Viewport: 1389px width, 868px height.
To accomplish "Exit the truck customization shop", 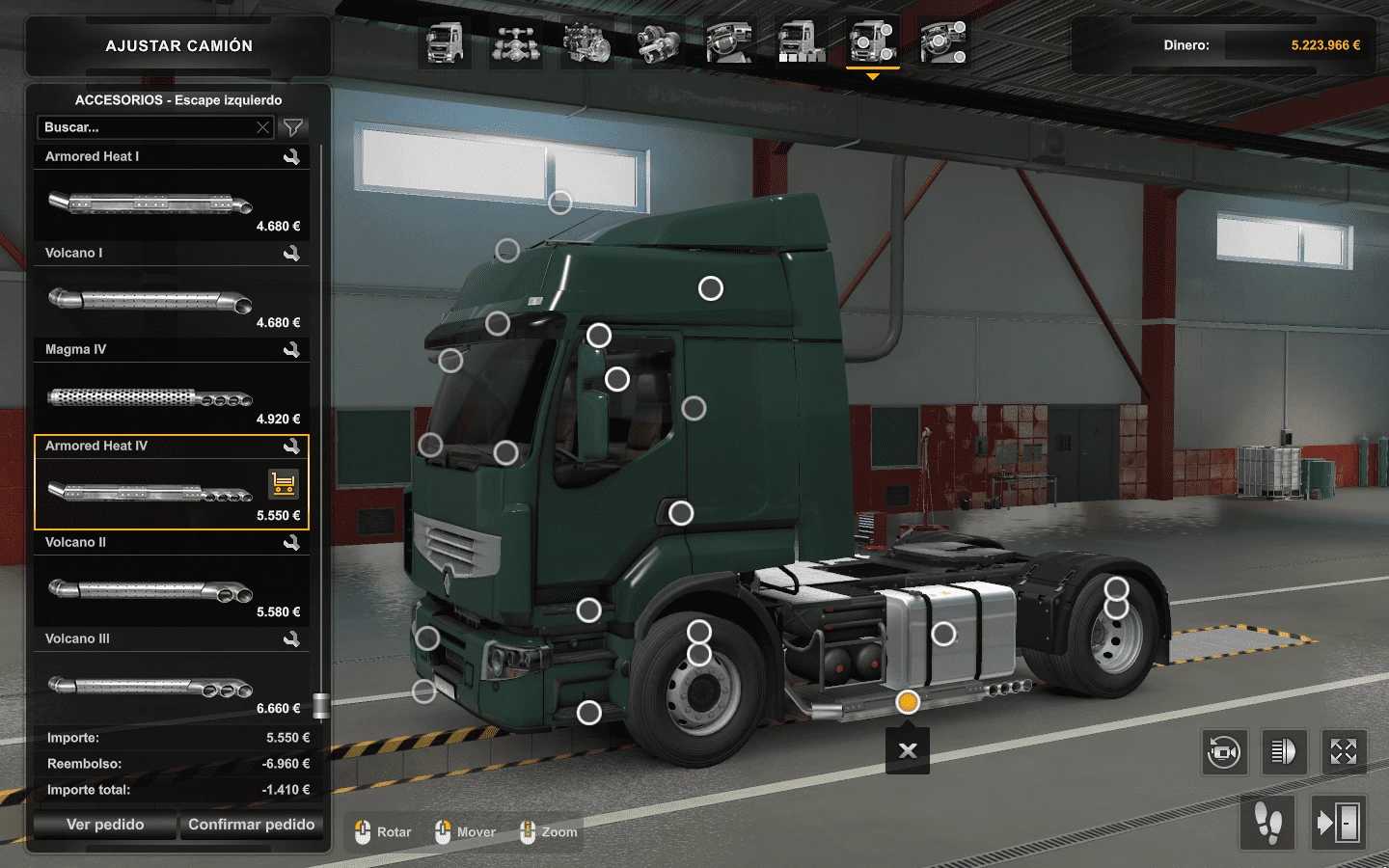I will tap(1338, 823).
